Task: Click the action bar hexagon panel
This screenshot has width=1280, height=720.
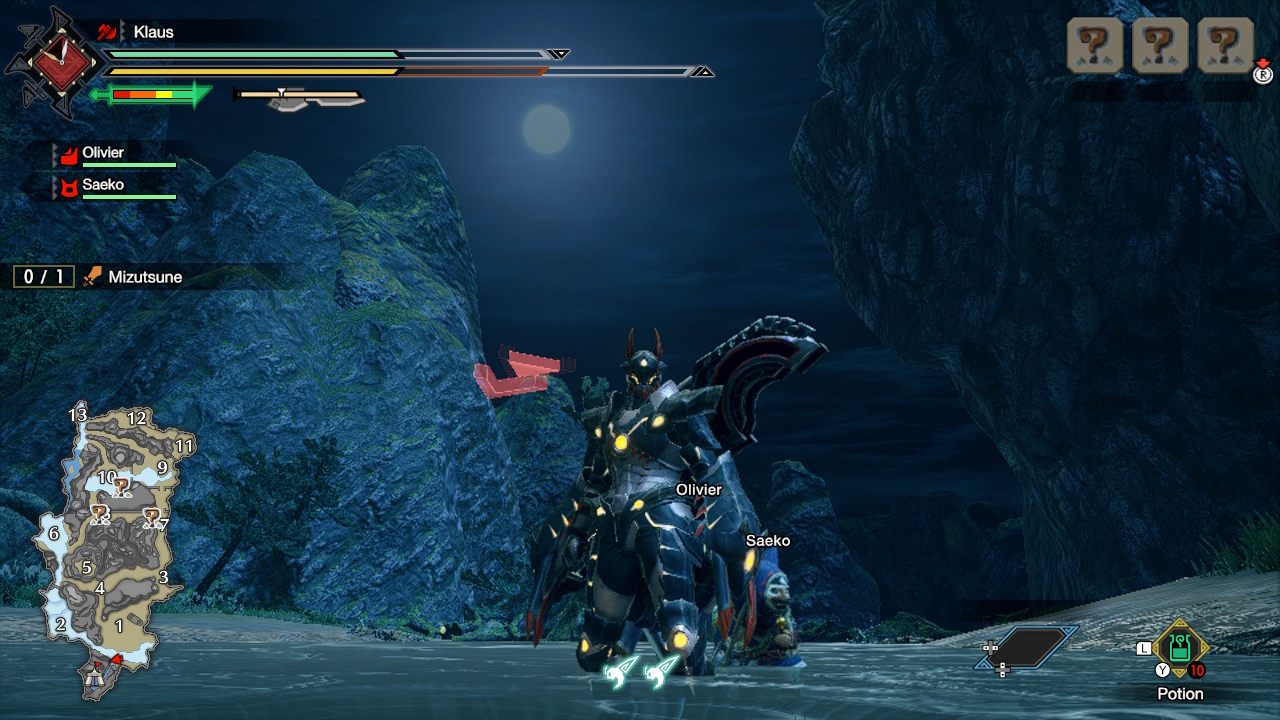Action: point(1028,648)
